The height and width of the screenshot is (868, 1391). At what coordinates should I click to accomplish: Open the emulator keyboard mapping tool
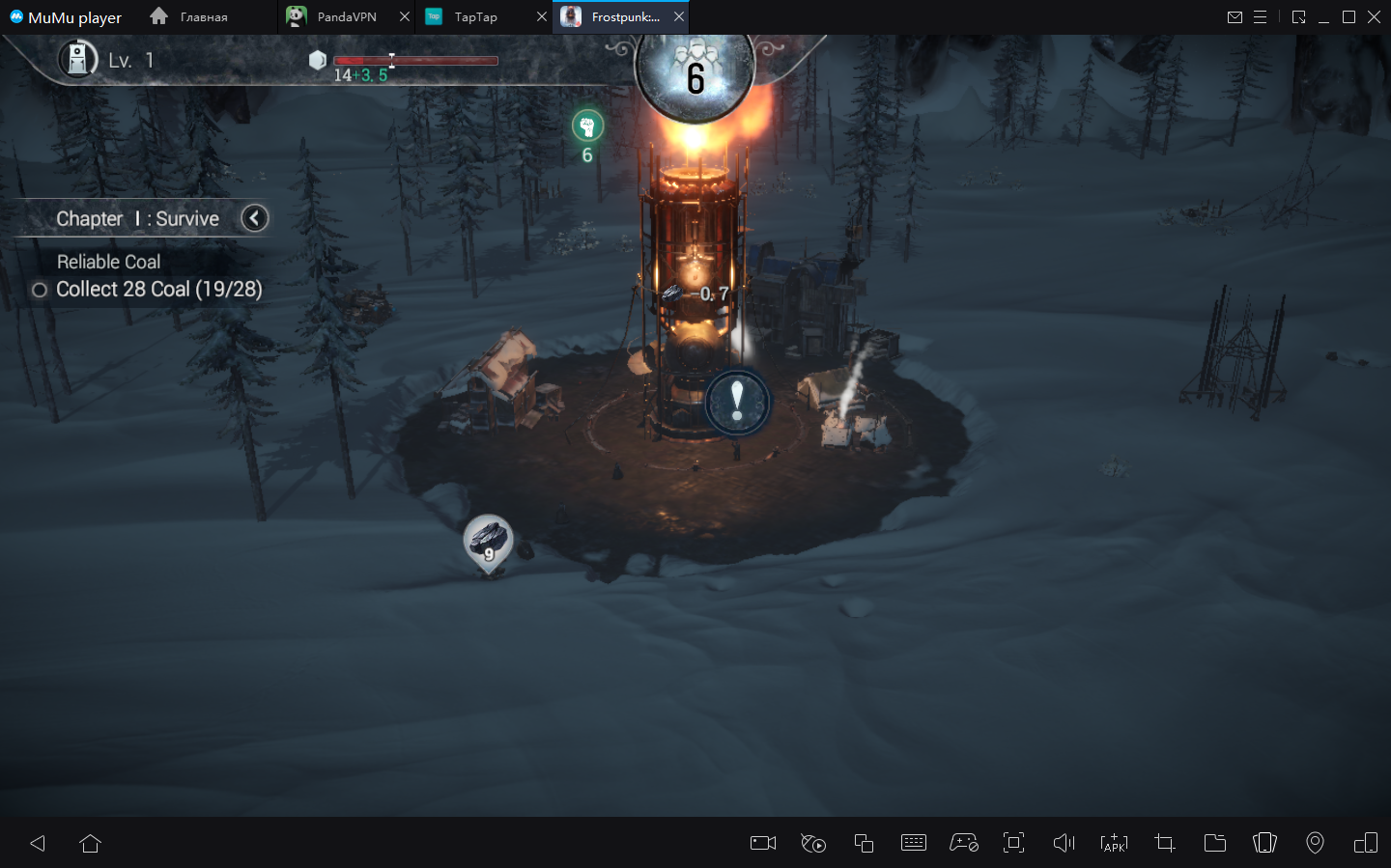[x=913, y=843]
